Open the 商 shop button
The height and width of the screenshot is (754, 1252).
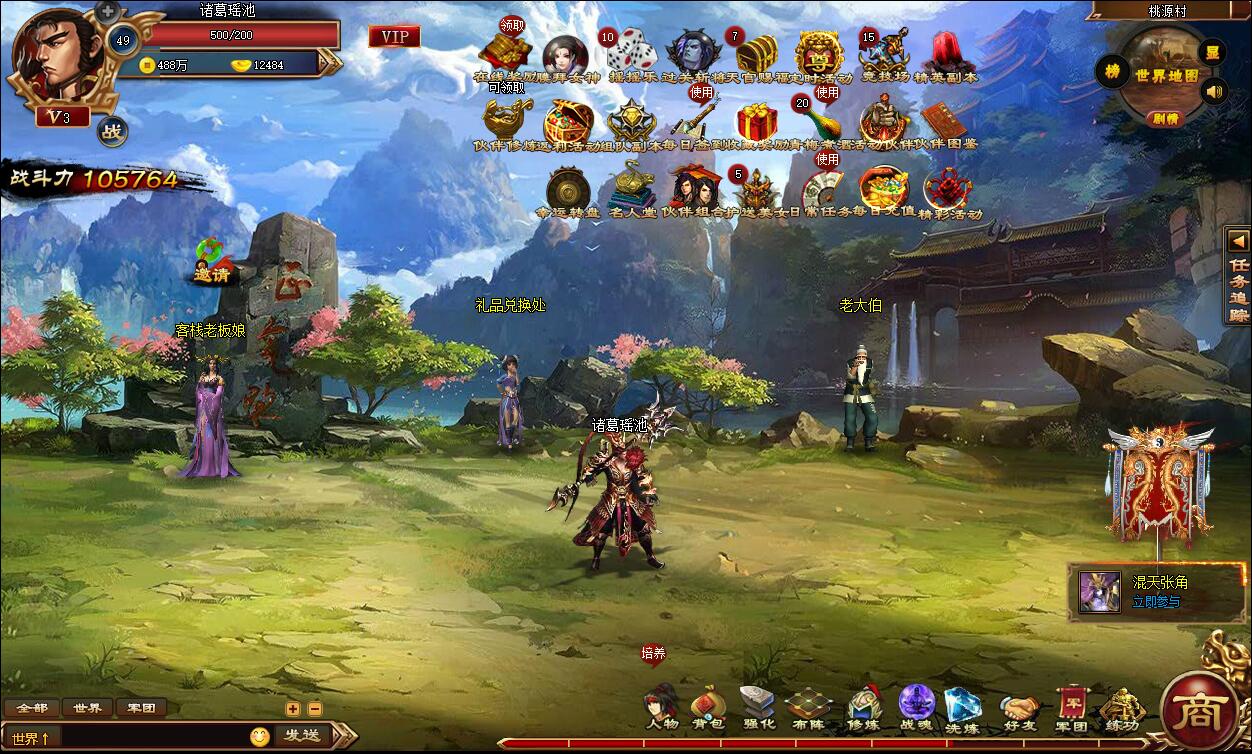coord(1192,711)
